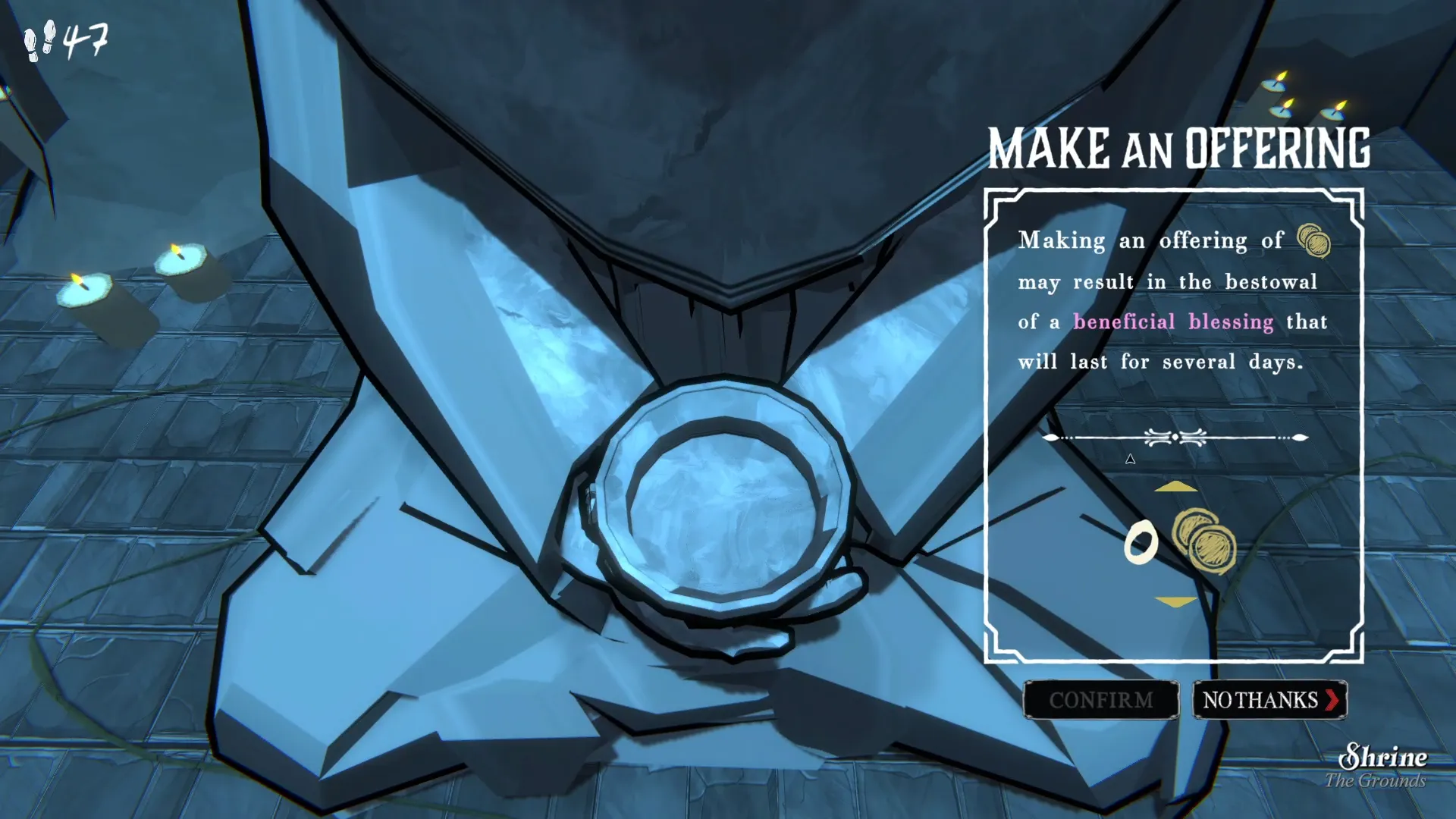The image size is (1456, 819).
Task: Decline with No Thanks button
Action: (1269, 699)
